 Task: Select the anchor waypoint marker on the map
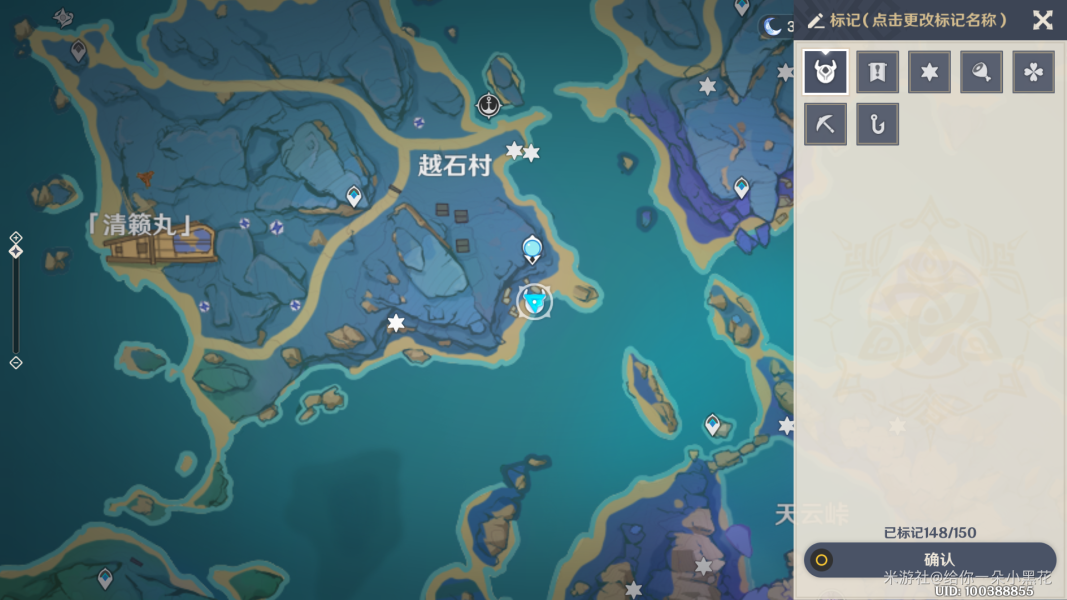[488, 104]
